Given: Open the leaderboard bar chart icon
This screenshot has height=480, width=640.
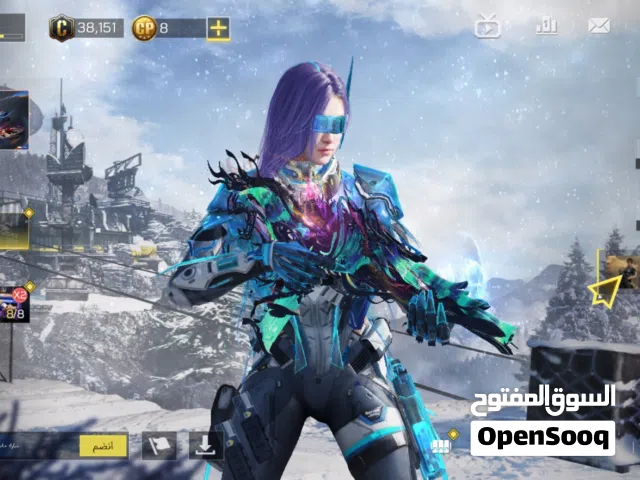Looking at the screenshot, I should tap(546, 27).
